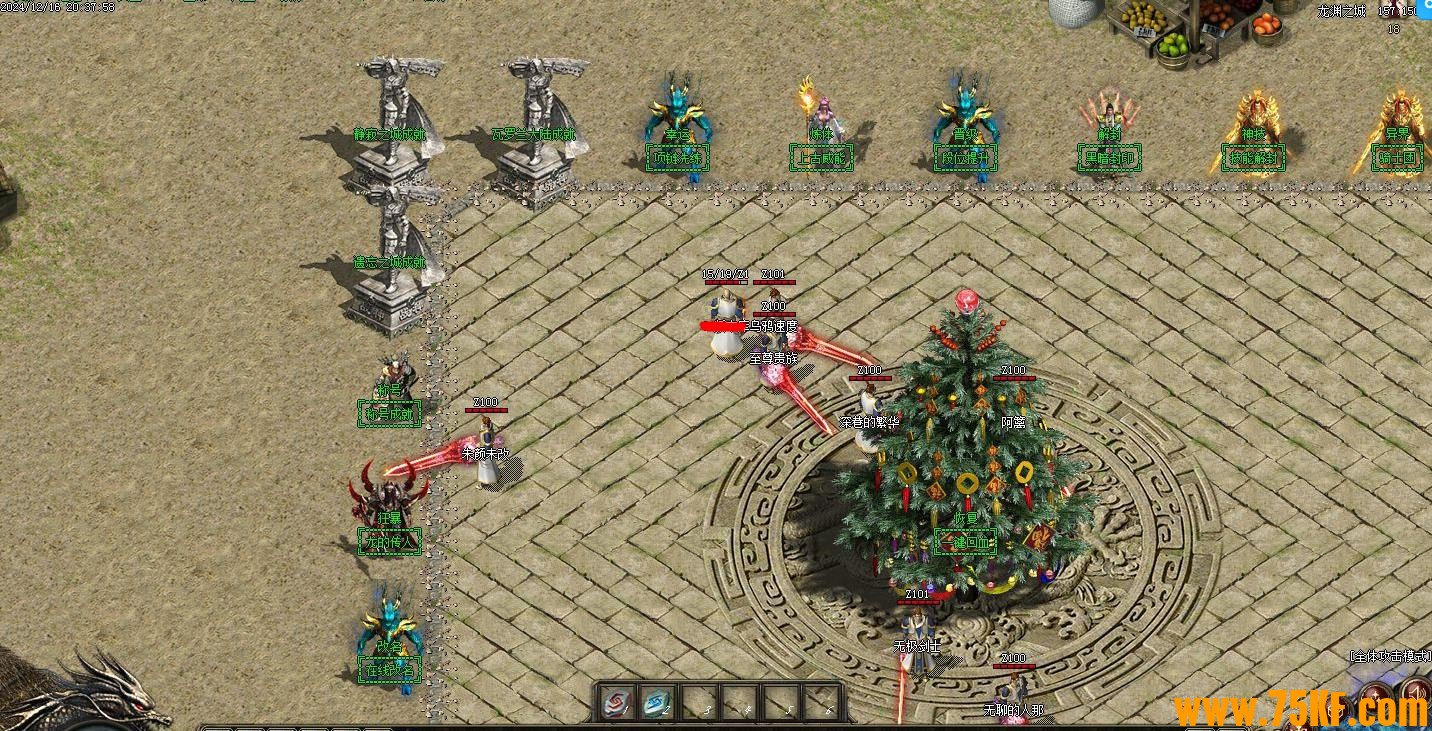Open the 技能解封 label box
Image resolution: width=1432 pixels, height=731 pixels.
(1253, 159)
